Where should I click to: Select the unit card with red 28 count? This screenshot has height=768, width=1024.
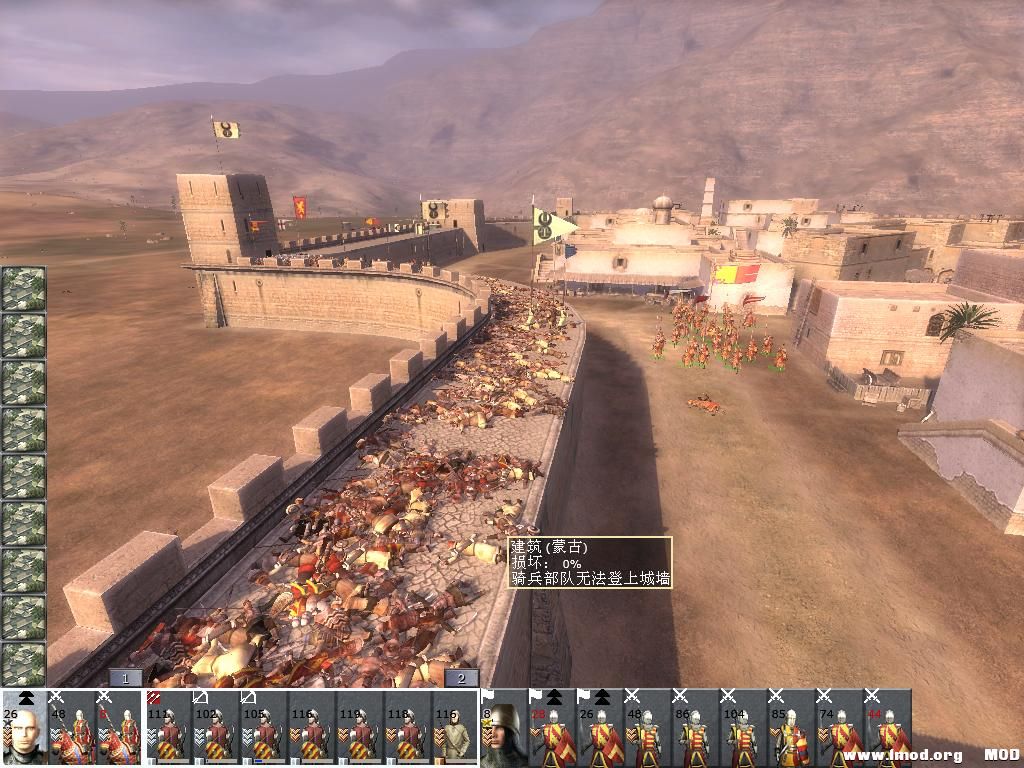[x=552, y=727]
